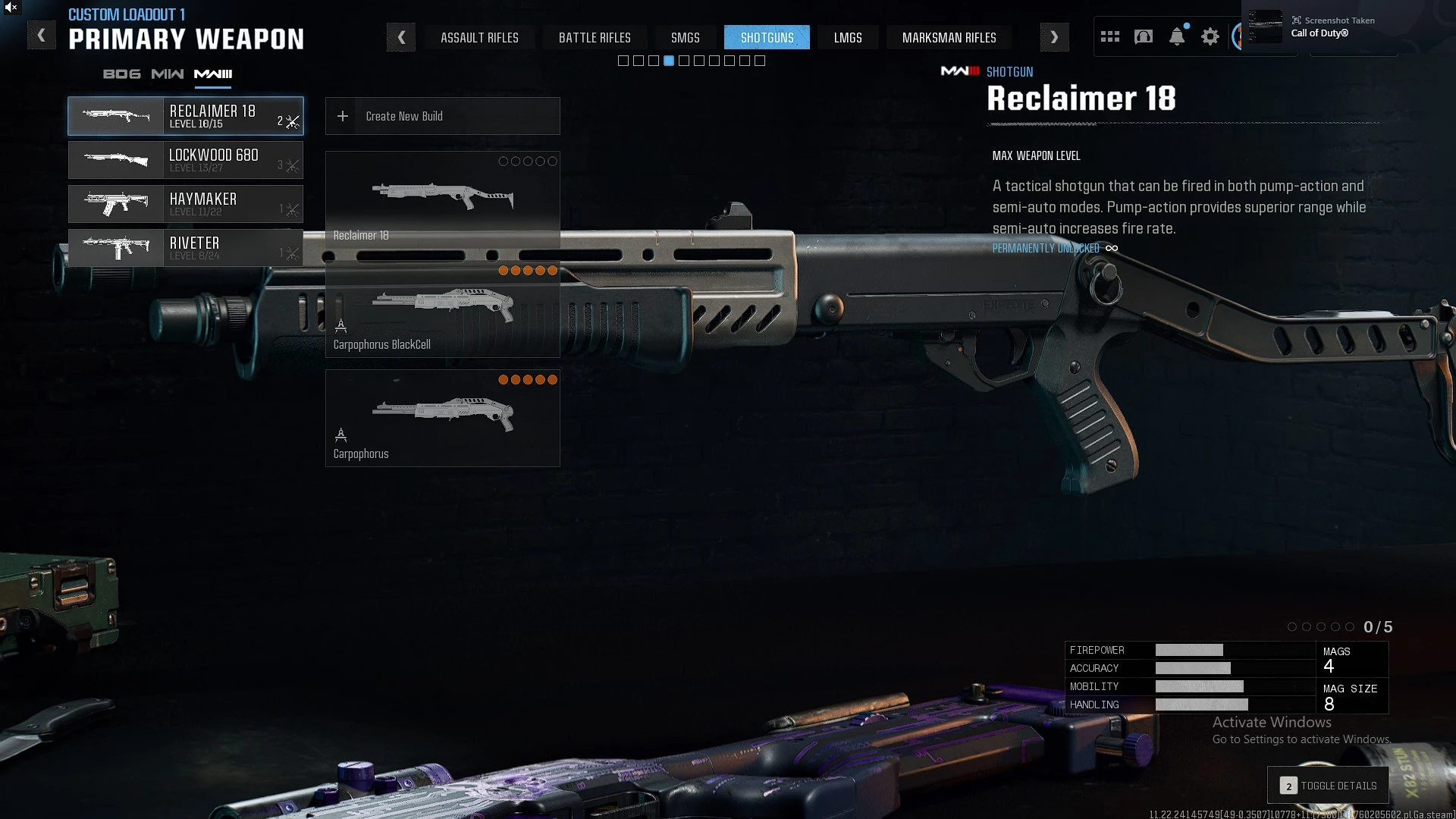Choose the base Reclaimer 18 build
Screen dimensions: 1456x819
(442, 199)
